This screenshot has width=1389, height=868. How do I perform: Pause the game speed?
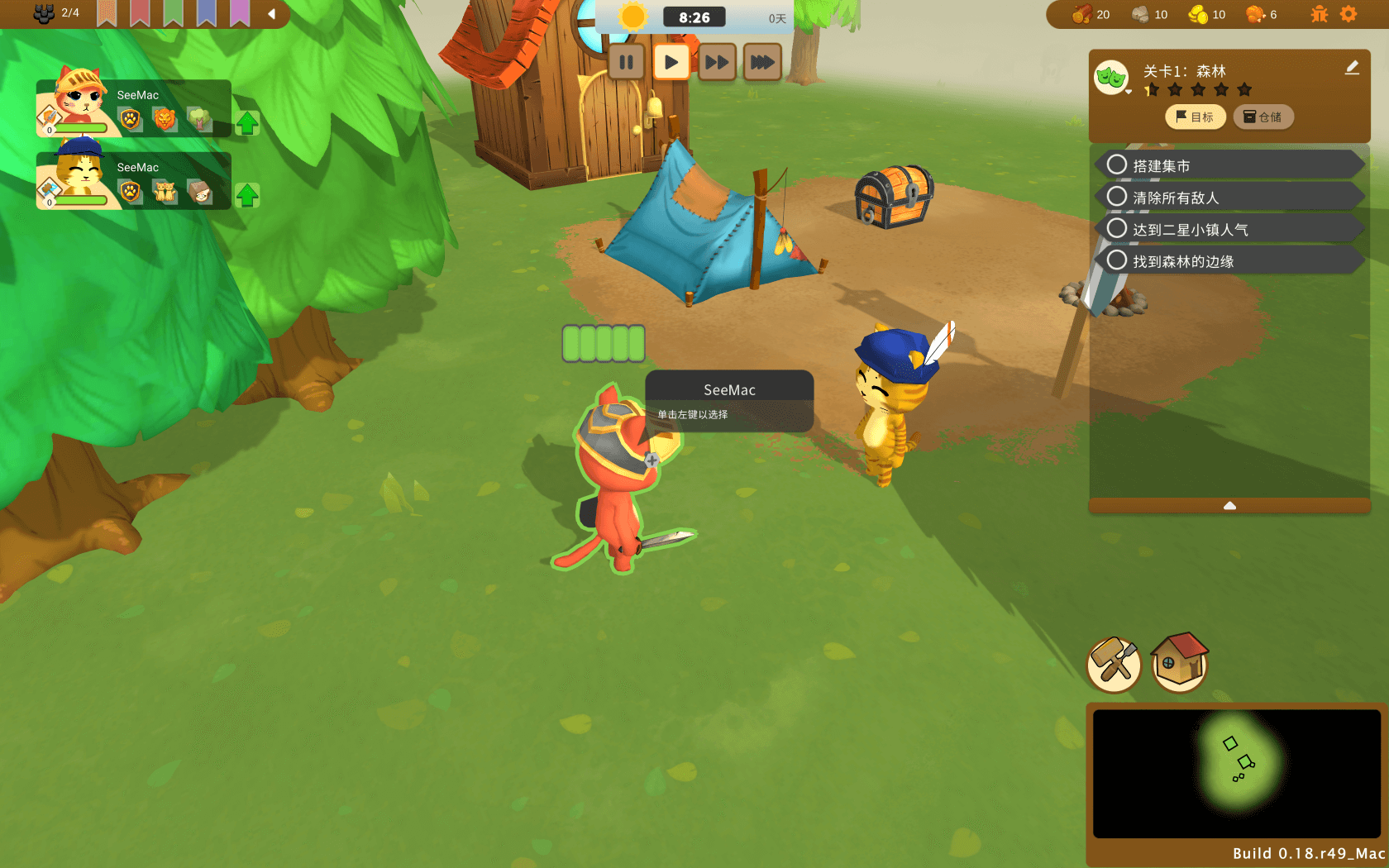[626, 62]
